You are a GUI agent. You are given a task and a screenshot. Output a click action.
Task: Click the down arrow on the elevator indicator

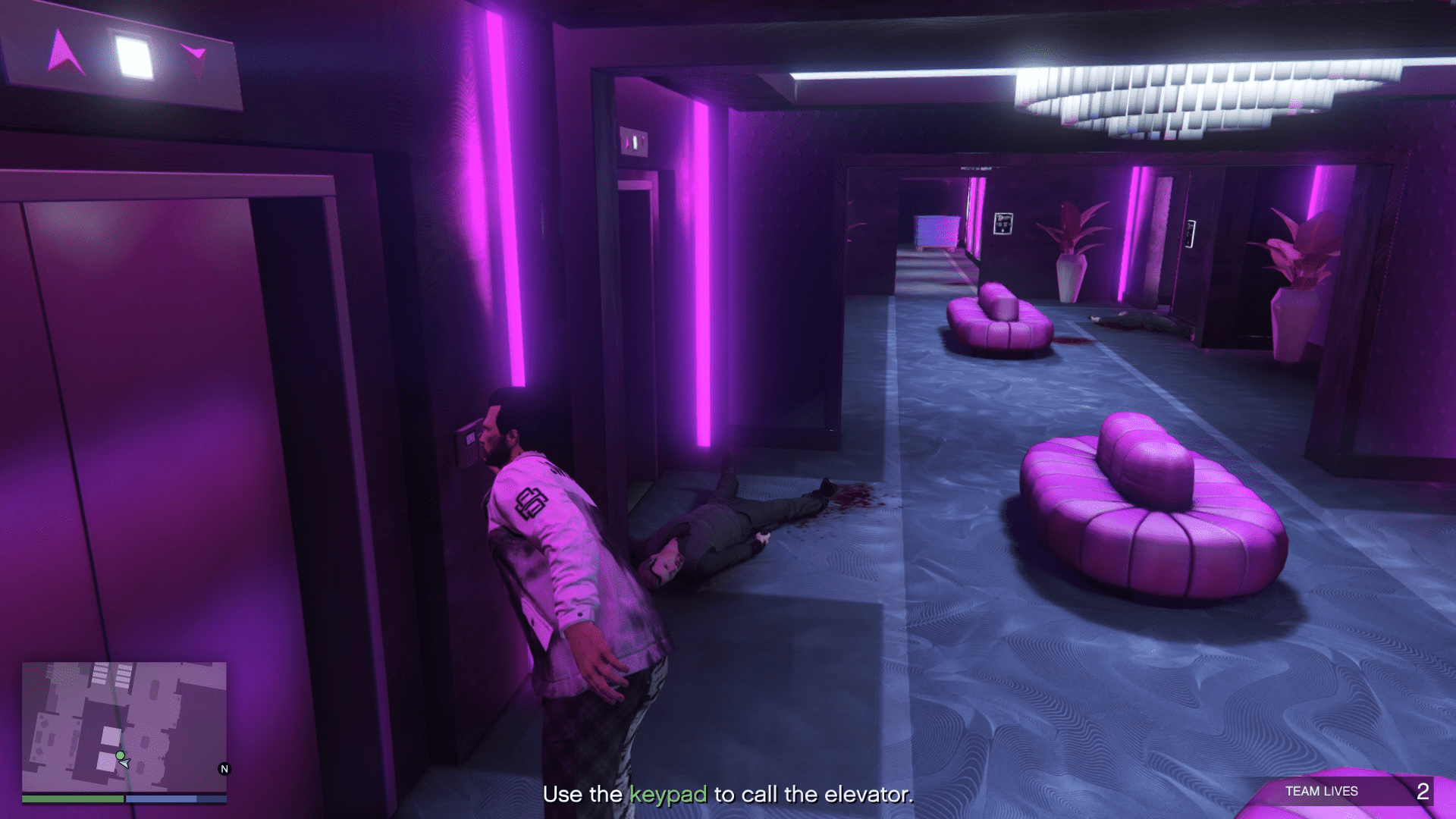193,51
